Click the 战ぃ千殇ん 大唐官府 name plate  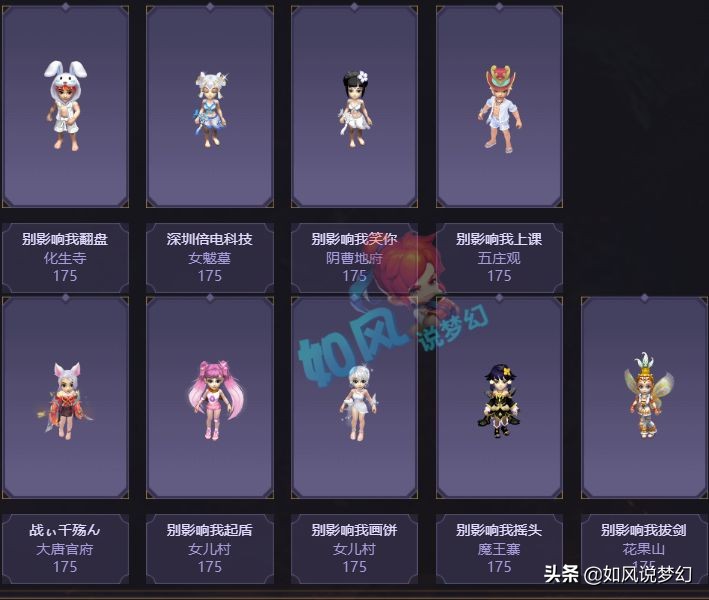(x=65, y=548)
